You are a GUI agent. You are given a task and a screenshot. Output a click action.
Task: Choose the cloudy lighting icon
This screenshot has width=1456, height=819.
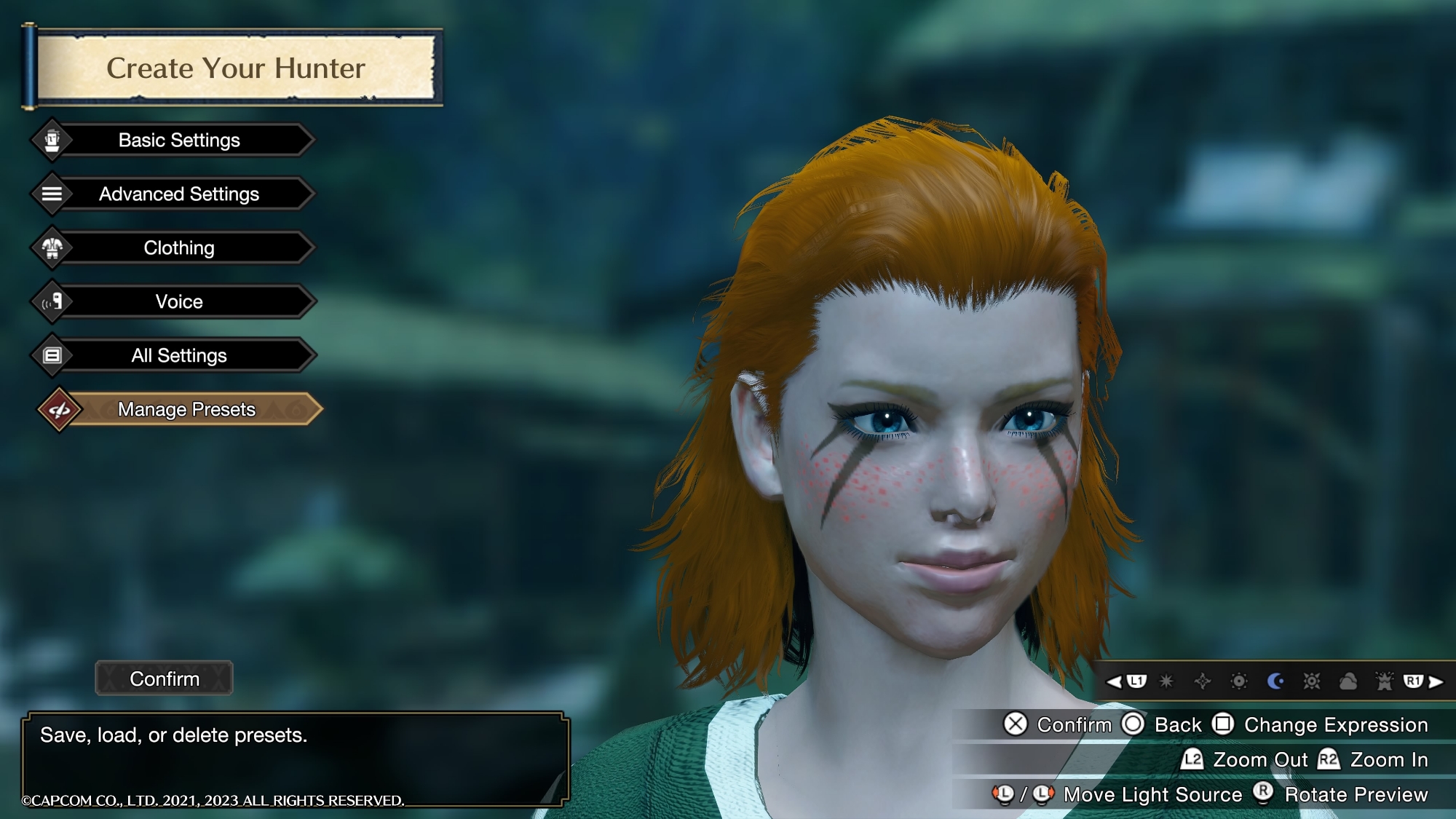(1348, 681)
